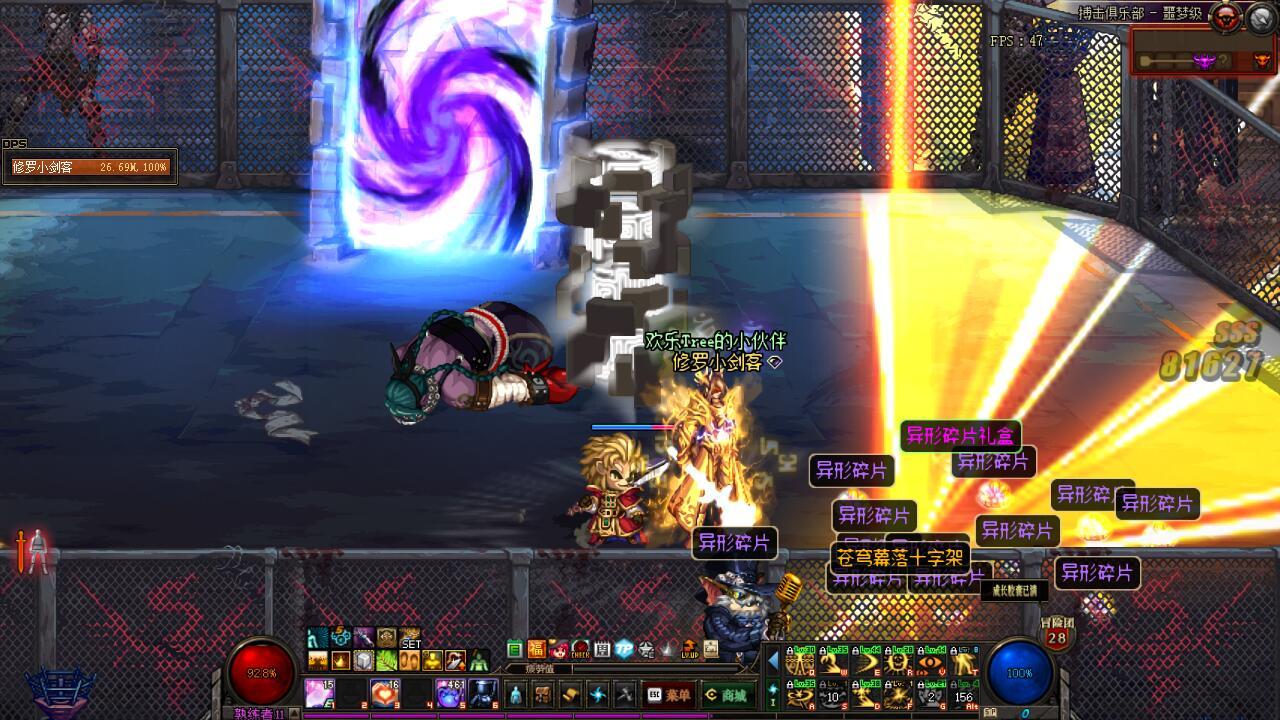Viewport: 1280px width, 720px height.
Task: Use the heart item in quick slot 3
Action: (384, 692)
